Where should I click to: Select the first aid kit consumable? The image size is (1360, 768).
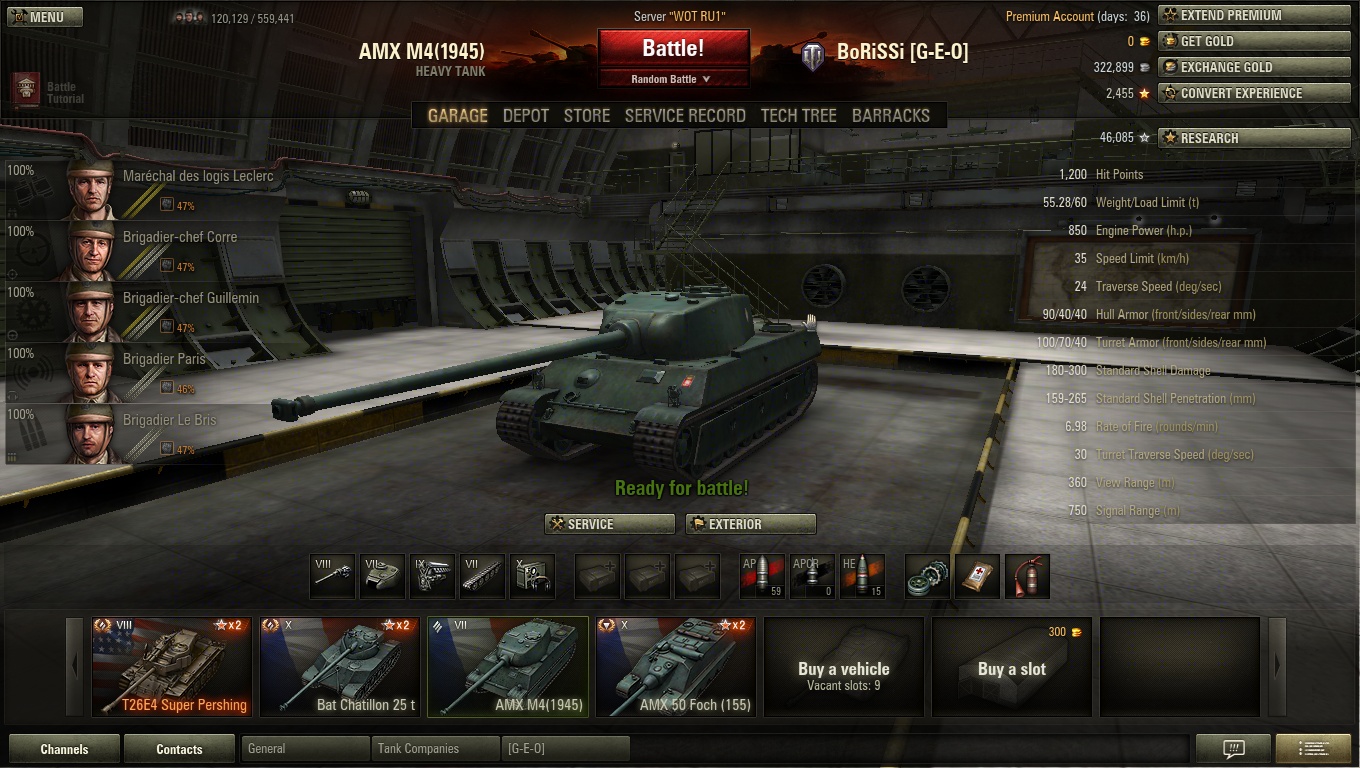click(977, 576)
